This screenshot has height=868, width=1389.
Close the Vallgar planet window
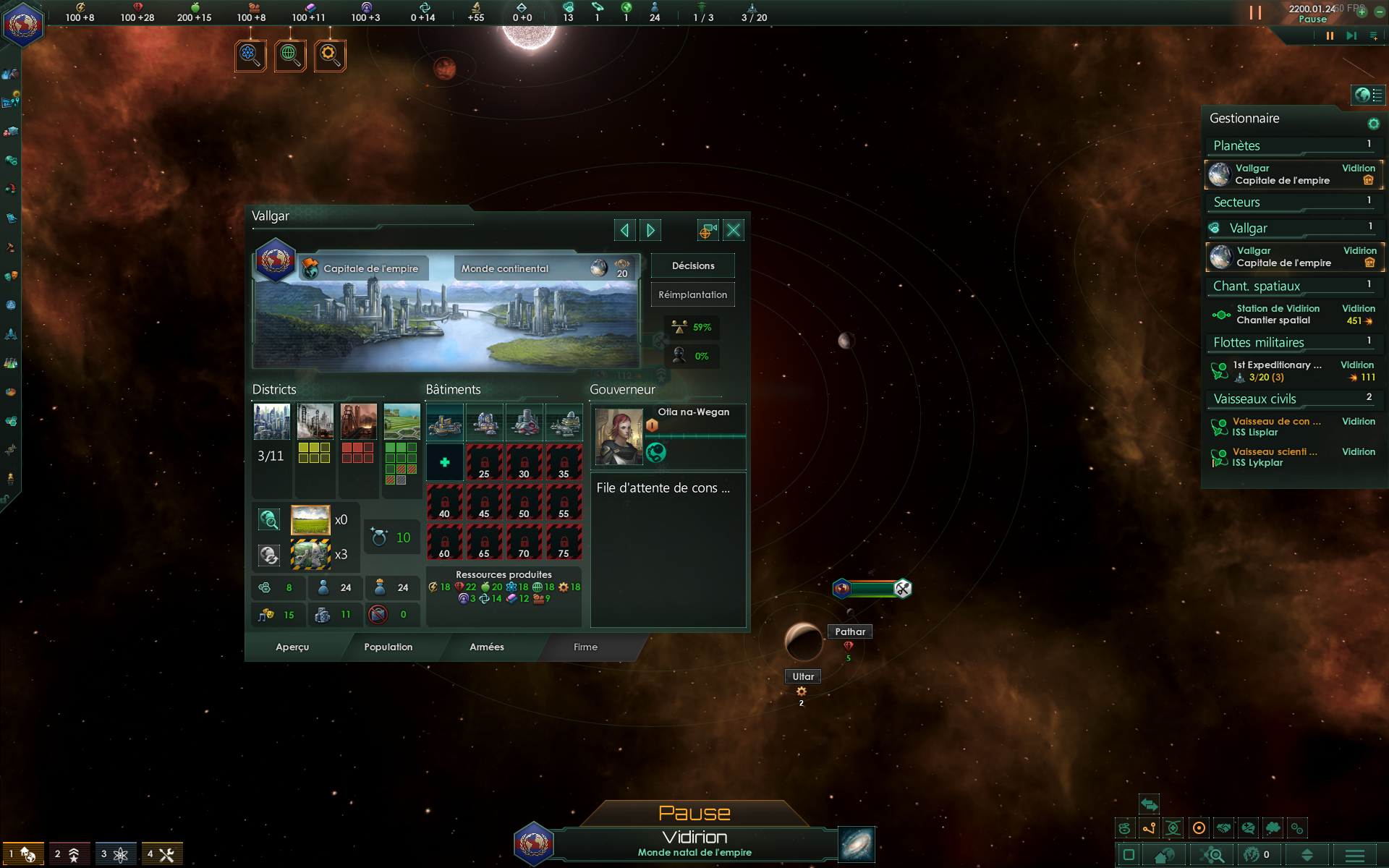pos(733,230)
